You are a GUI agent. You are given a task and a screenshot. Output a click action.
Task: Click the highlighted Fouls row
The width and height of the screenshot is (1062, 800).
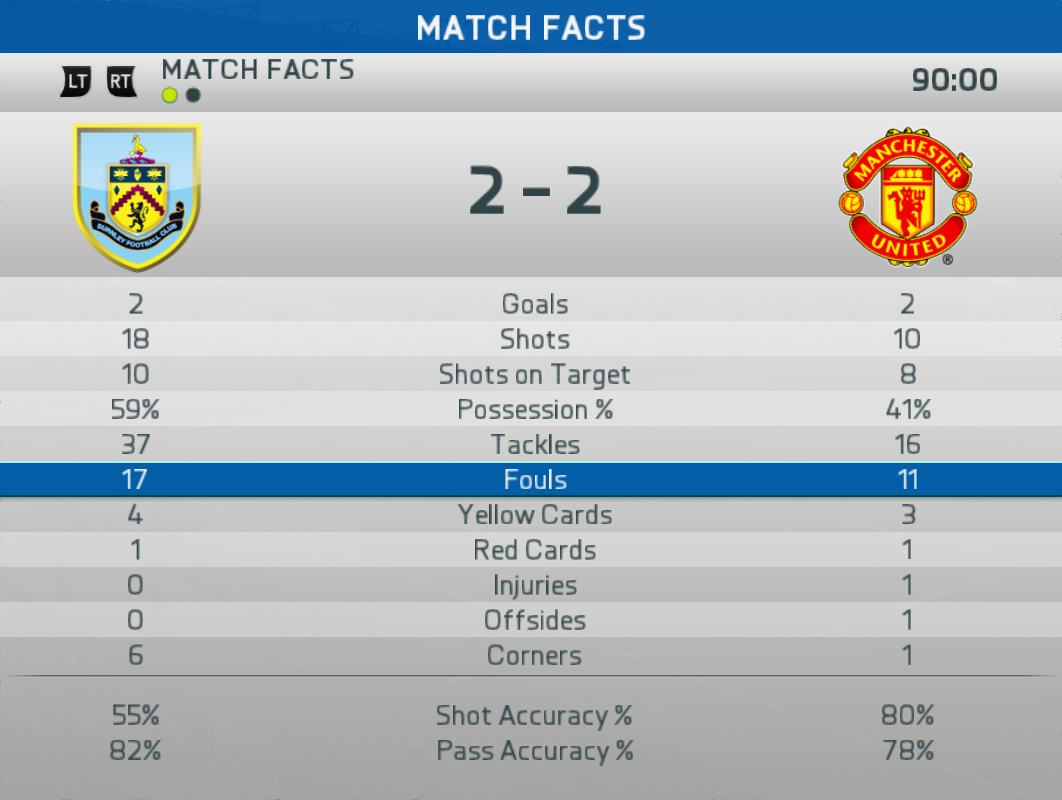click(534, 480)
